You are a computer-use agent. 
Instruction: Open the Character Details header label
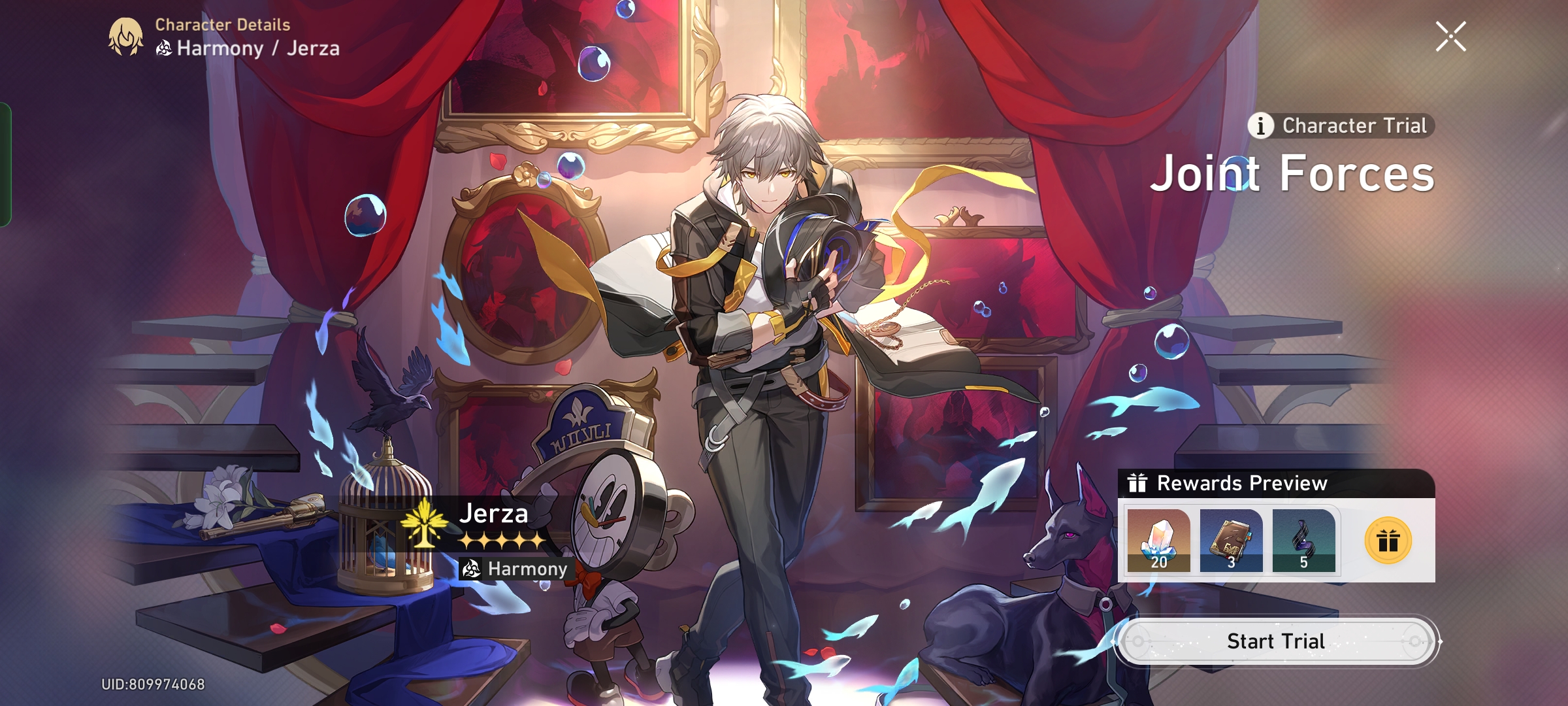pyautogui.click(x=221, y=27)
